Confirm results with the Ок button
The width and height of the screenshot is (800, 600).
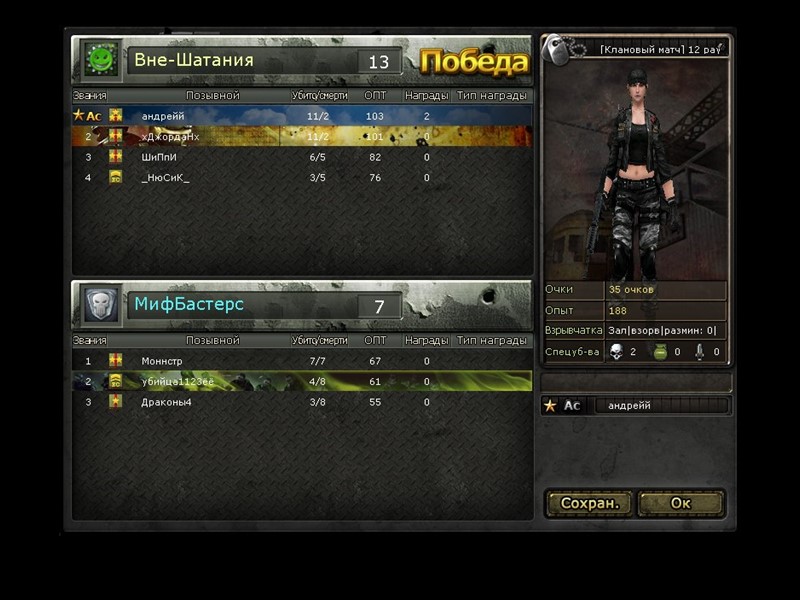[680, 503]
